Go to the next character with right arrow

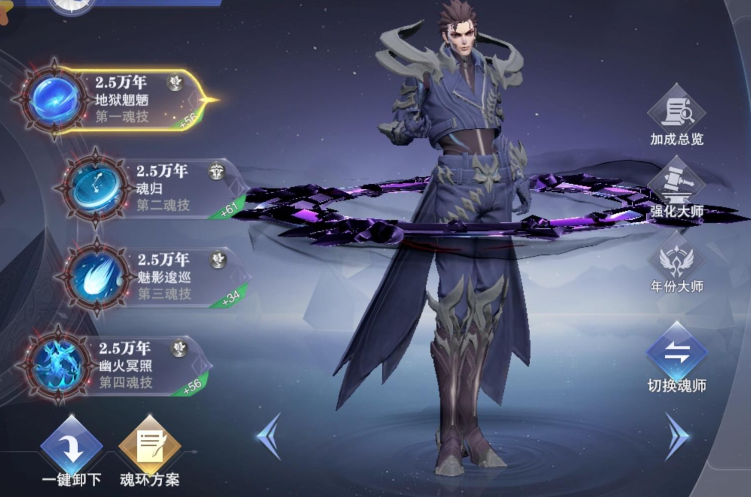tap(677, 435)
